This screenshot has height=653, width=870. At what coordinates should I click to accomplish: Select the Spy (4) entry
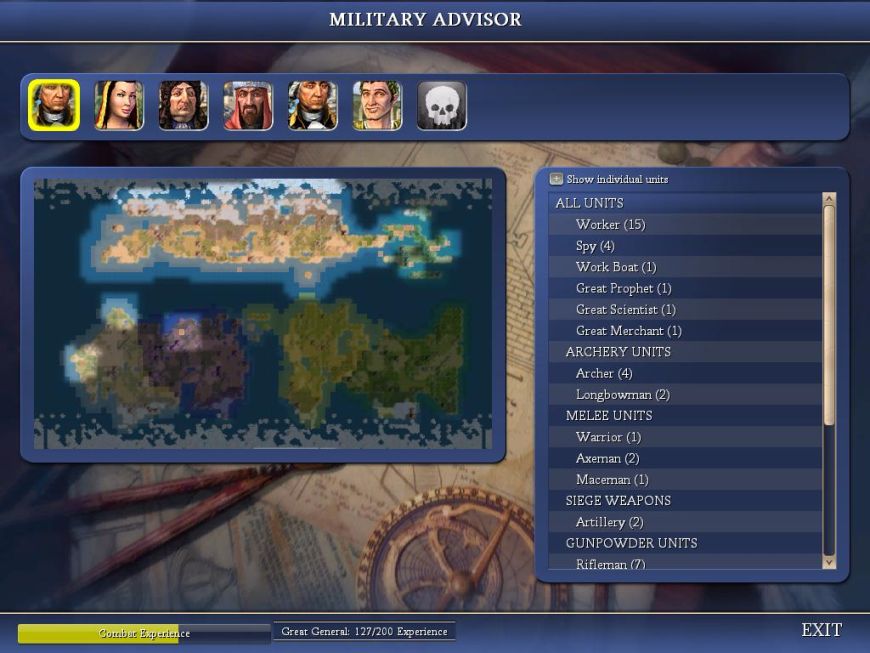[x=595, y=246]
